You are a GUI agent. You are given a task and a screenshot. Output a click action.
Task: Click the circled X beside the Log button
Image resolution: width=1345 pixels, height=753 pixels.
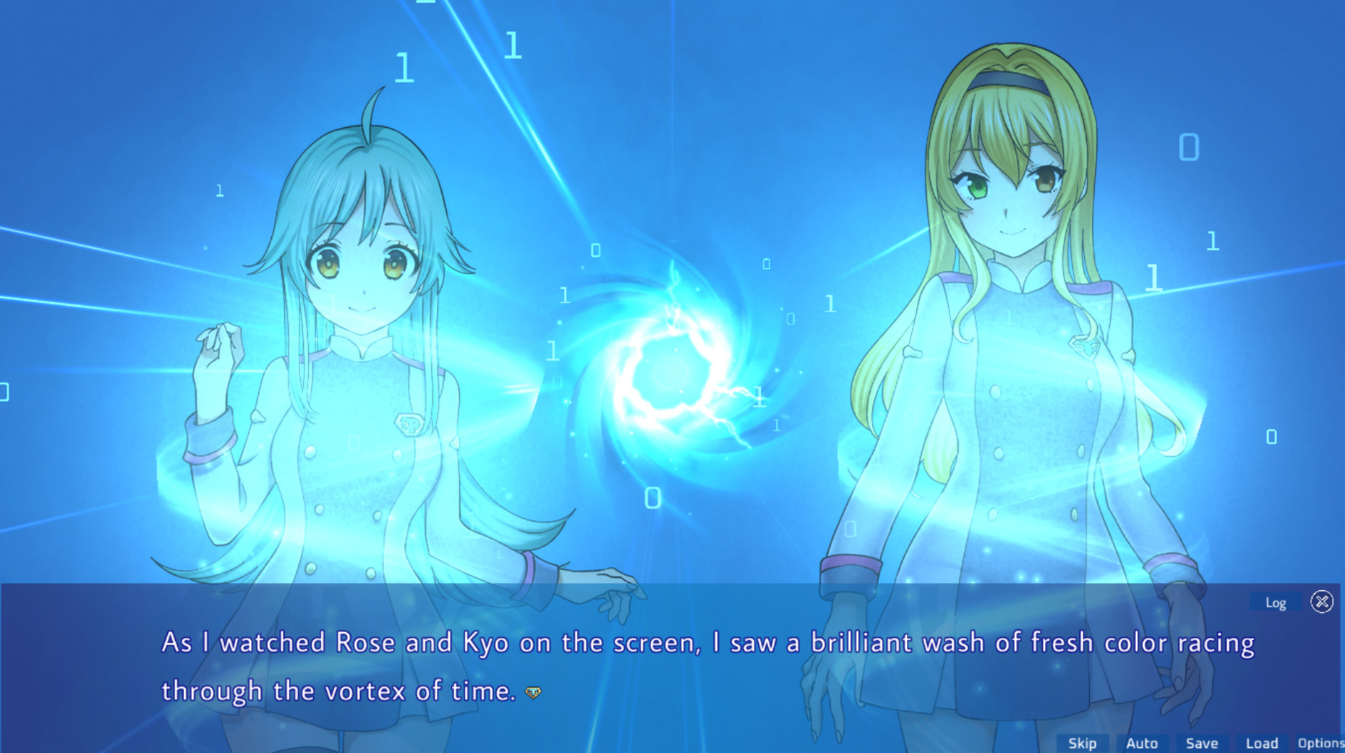pos(1322,601)
